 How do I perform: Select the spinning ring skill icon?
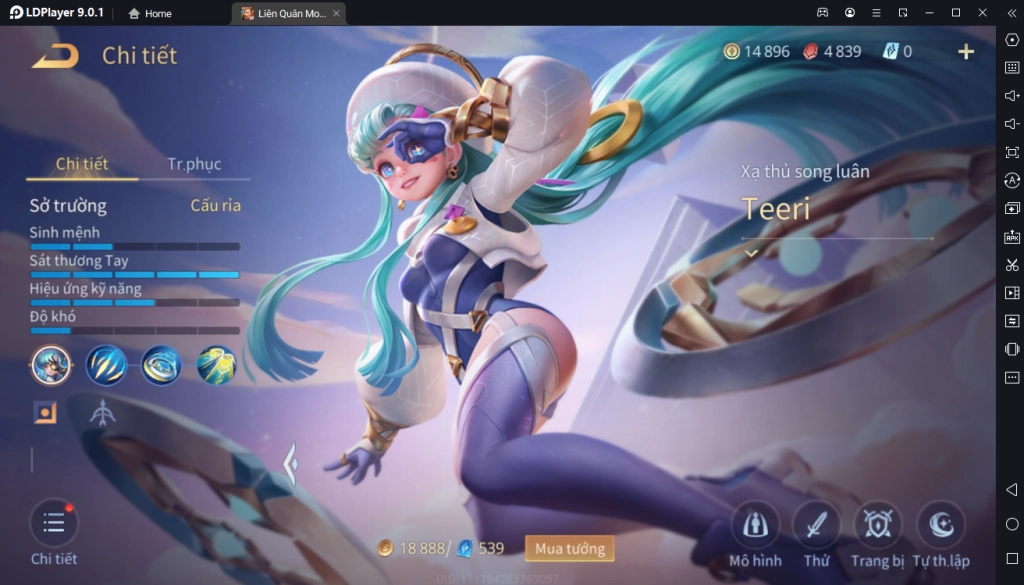click(161, 365)
